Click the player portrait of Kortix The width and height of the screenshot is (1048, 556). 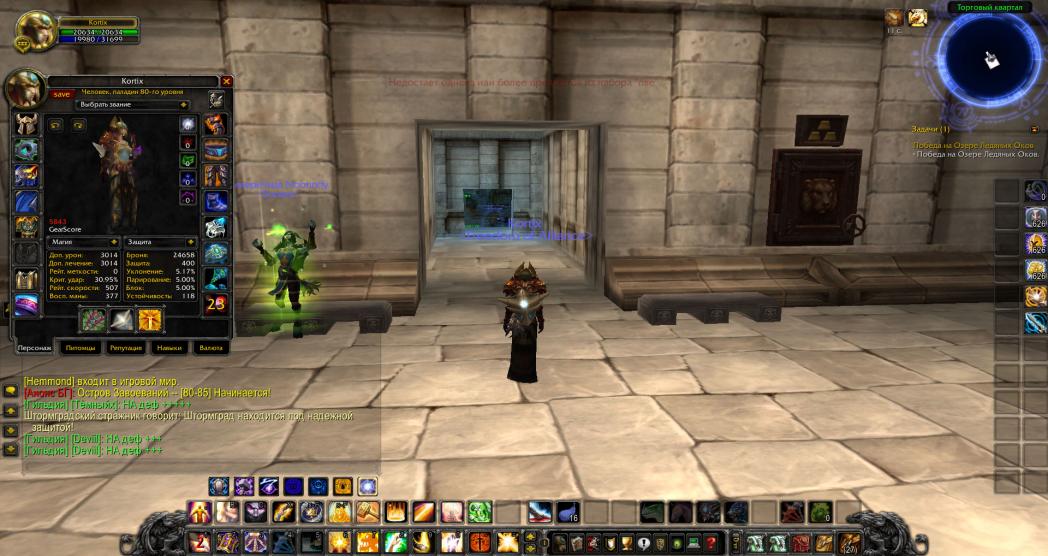[x=36, y=29]
